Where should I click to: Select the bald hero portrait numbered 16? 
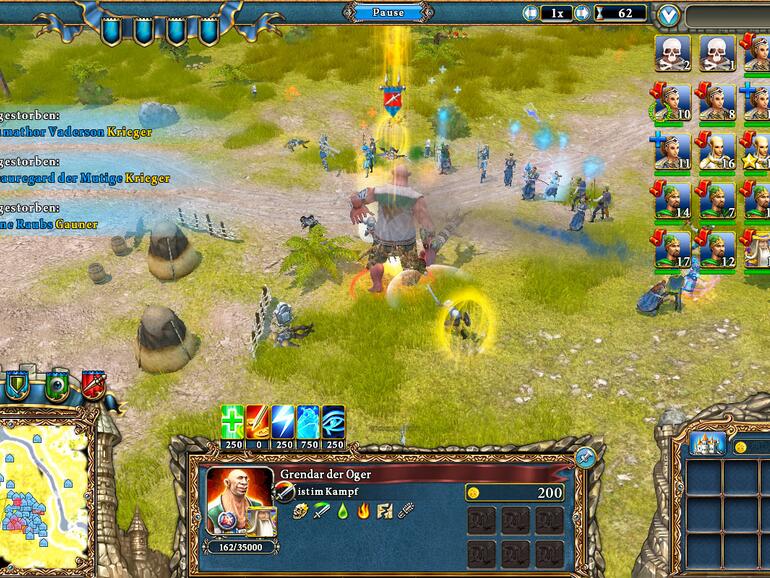716,150
